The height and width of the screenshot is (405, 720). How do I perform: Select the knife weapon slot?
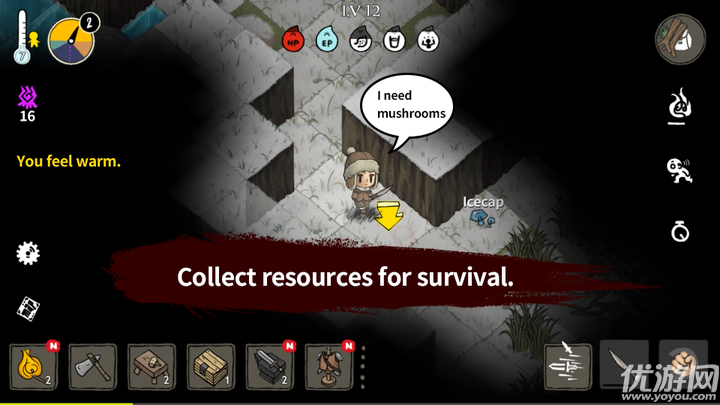pyautogui.click(x=623, y=365)
